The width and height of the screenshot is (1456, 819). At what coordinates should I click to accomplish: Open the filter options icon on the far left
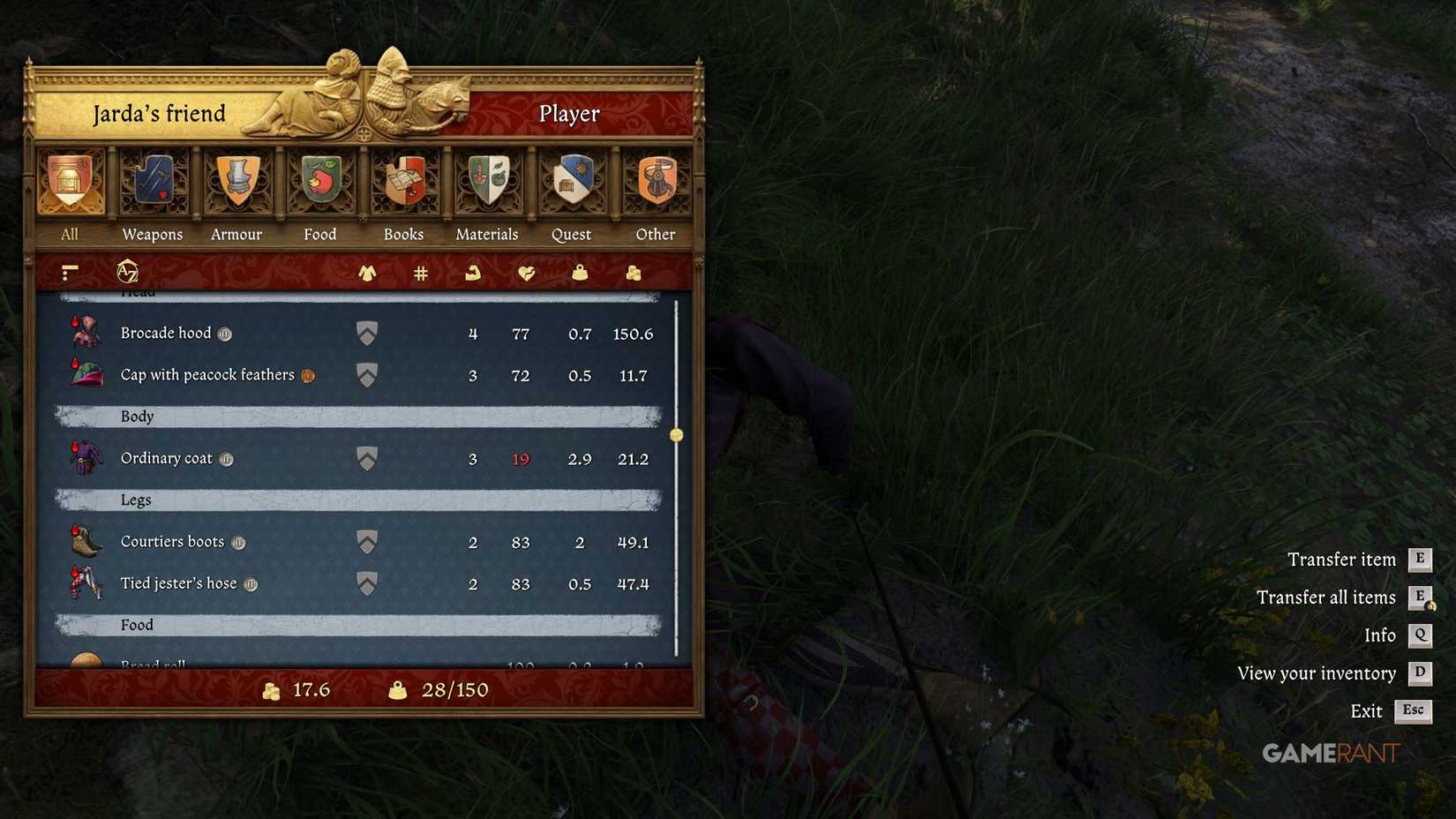(x=69, y=272)
